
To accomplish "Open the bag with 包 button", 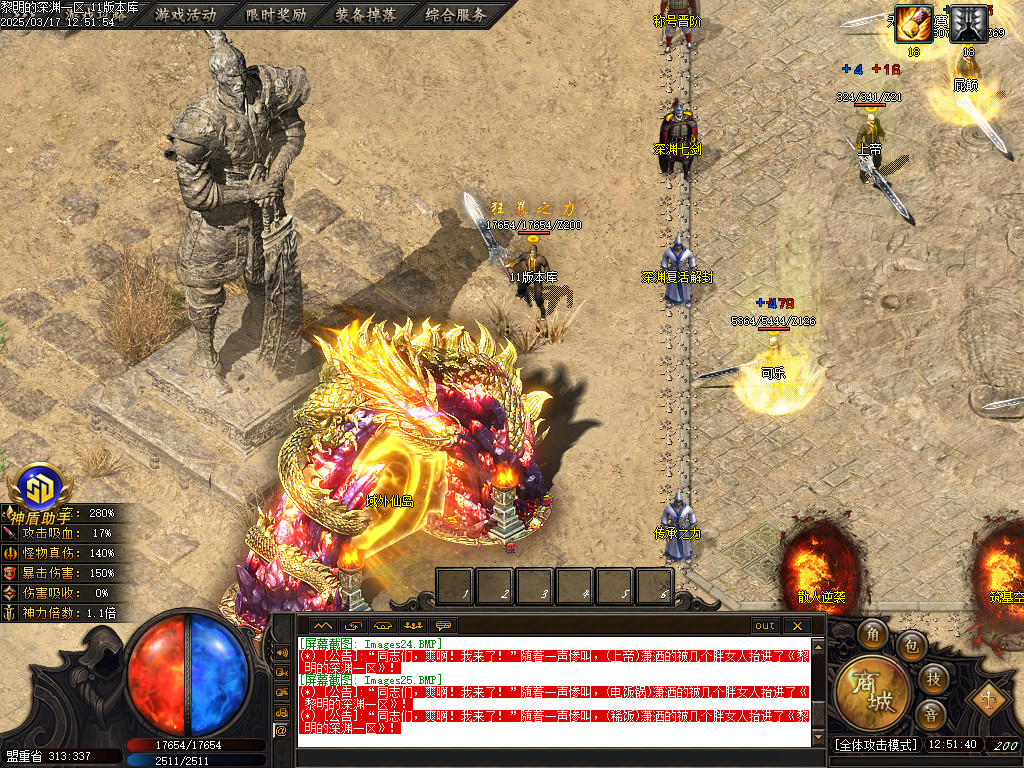I will click(x=910, y=646).
